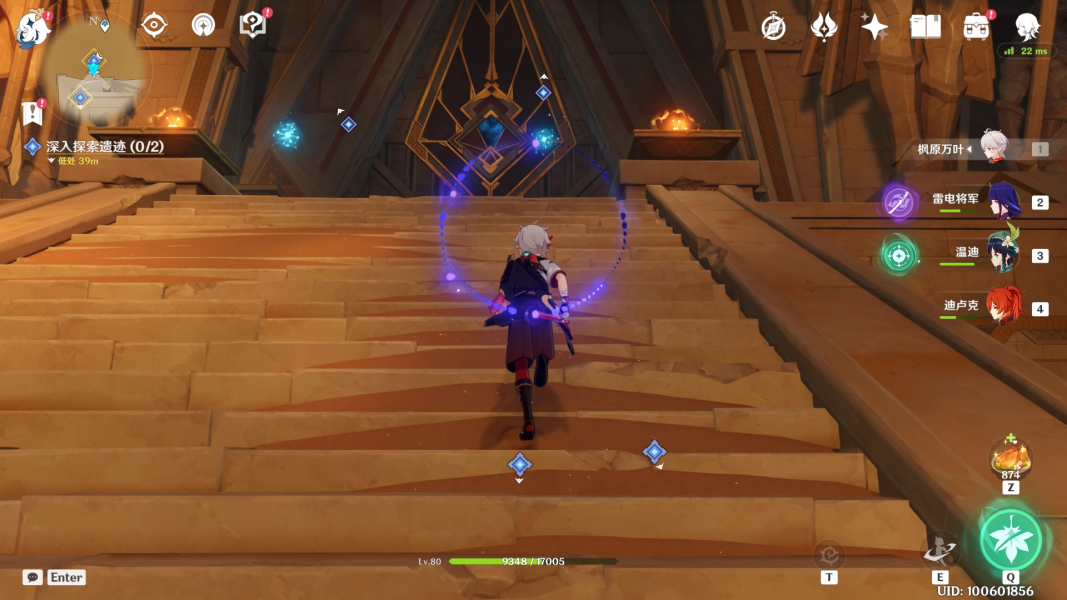Viewport: 1067px width, 600px height.
Task: Open the Paimon menu
Action: 33,29
